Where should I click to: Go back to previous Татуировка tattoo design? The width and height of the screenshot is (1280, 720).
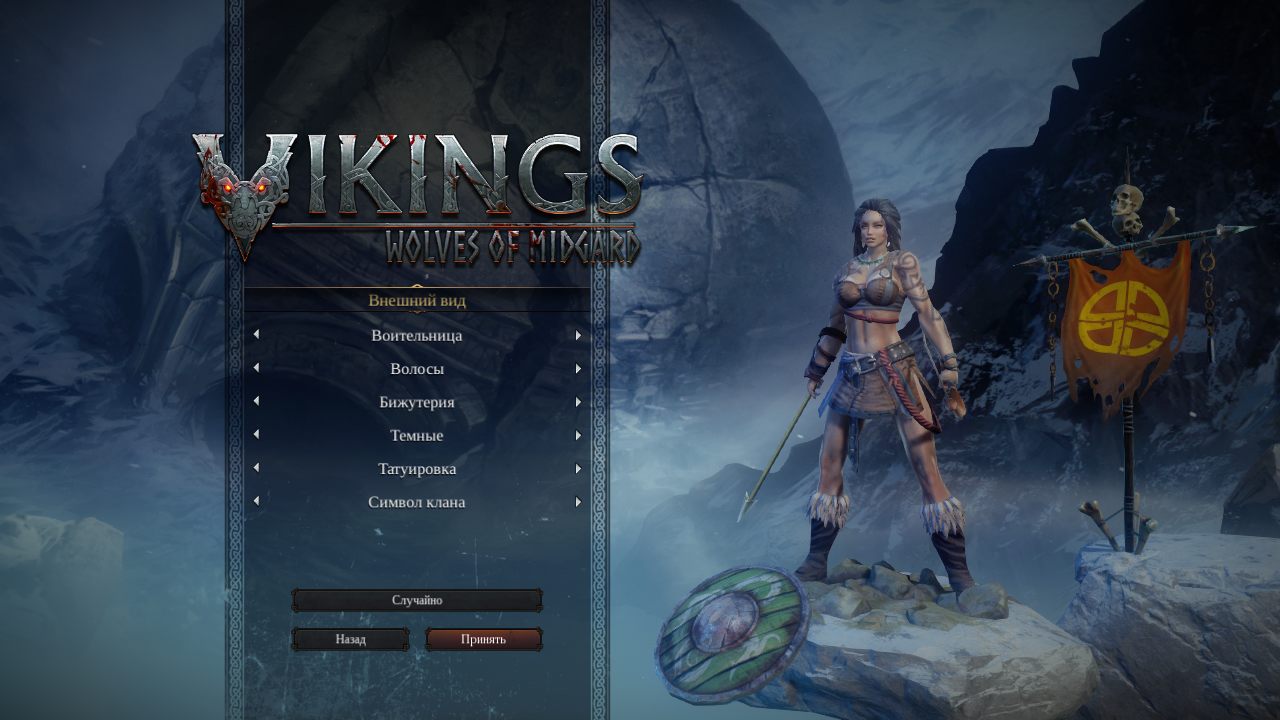(258, 468)
